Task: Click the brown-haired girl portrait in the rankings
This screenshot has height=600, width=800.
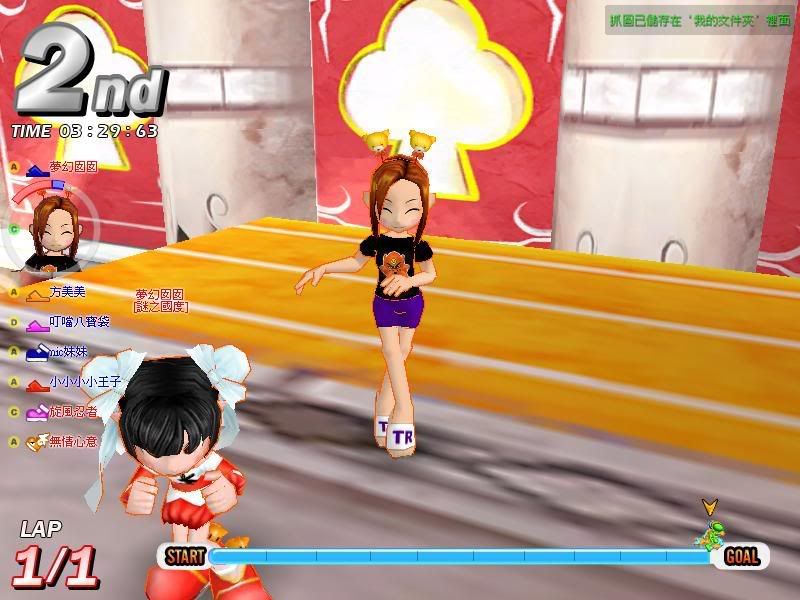Action: click(56, 228)
